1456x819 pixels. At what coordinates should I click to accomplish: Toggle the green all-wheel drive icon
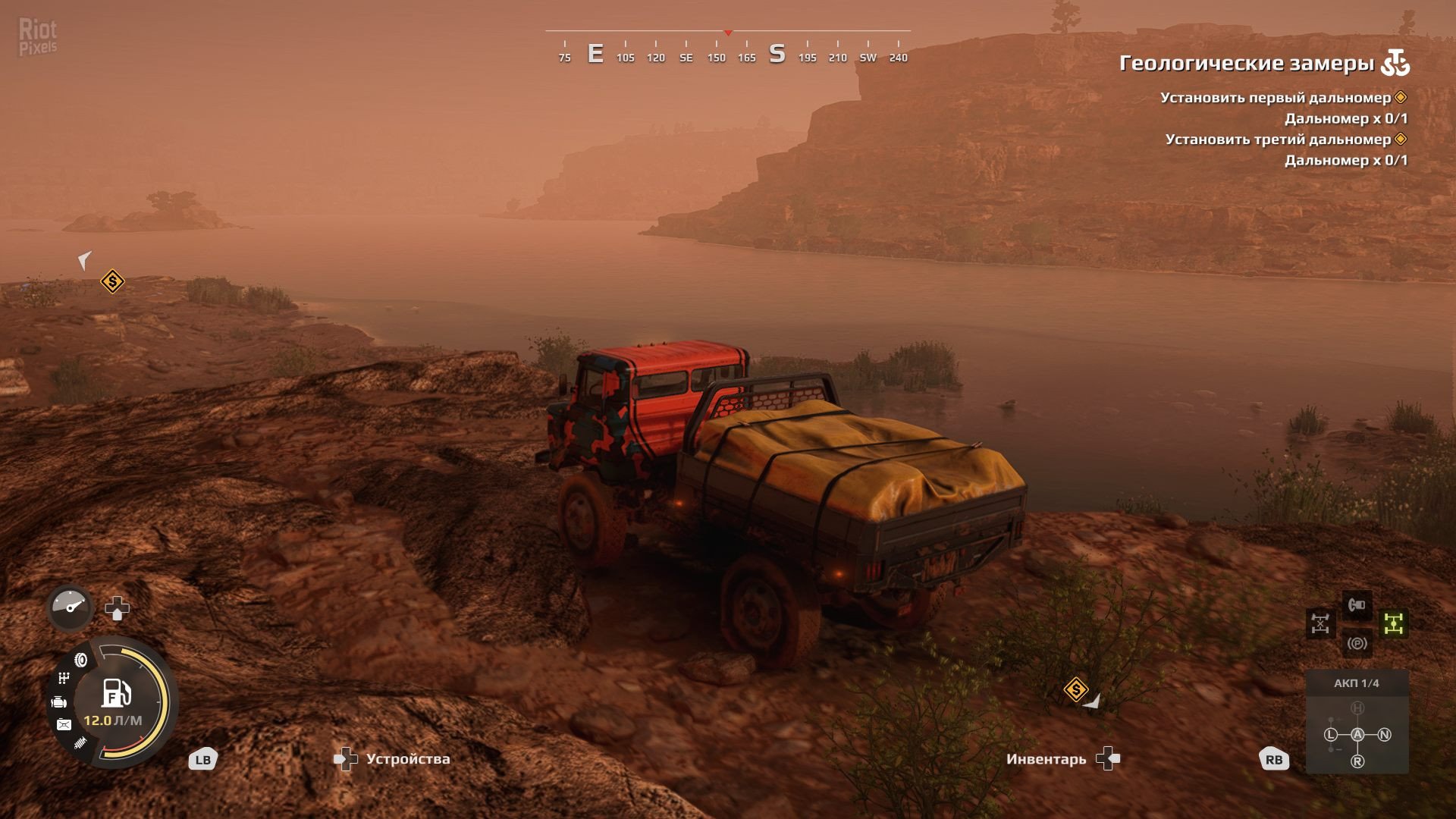pos(1394,624)
